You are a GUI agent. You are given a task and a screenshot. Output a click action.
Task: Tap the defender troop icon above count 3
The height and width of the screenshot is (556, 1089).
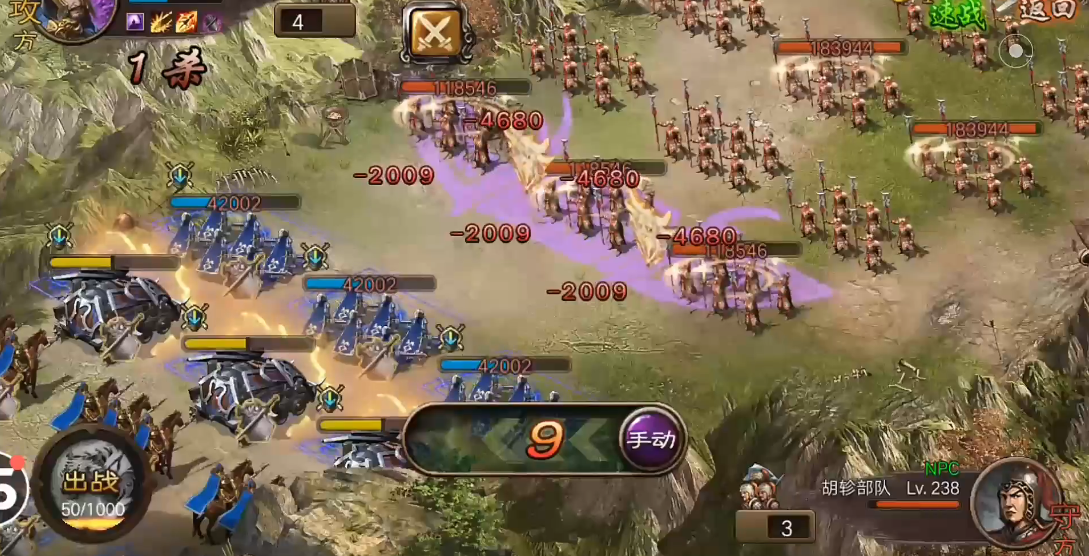click(759, 487)
